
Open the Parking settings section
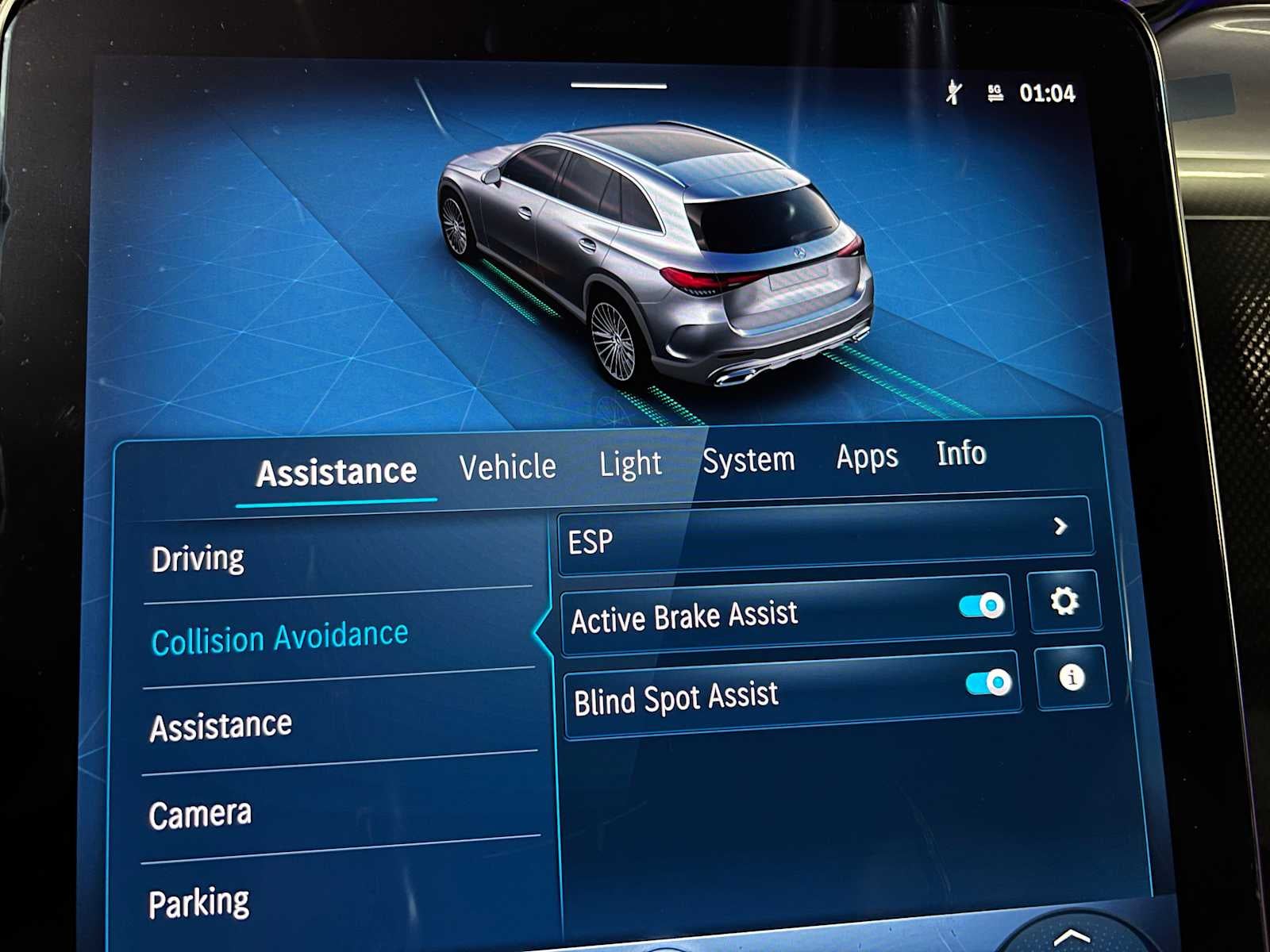pos(200,899)
